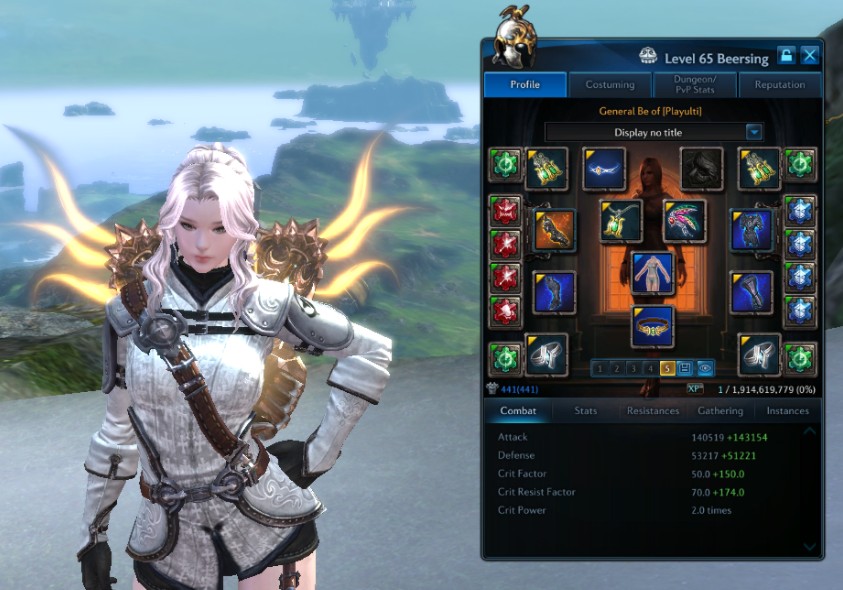The height and width of the screenshot is (590, 843).
Task: Select the blue circlet slot
Action: 604,168
